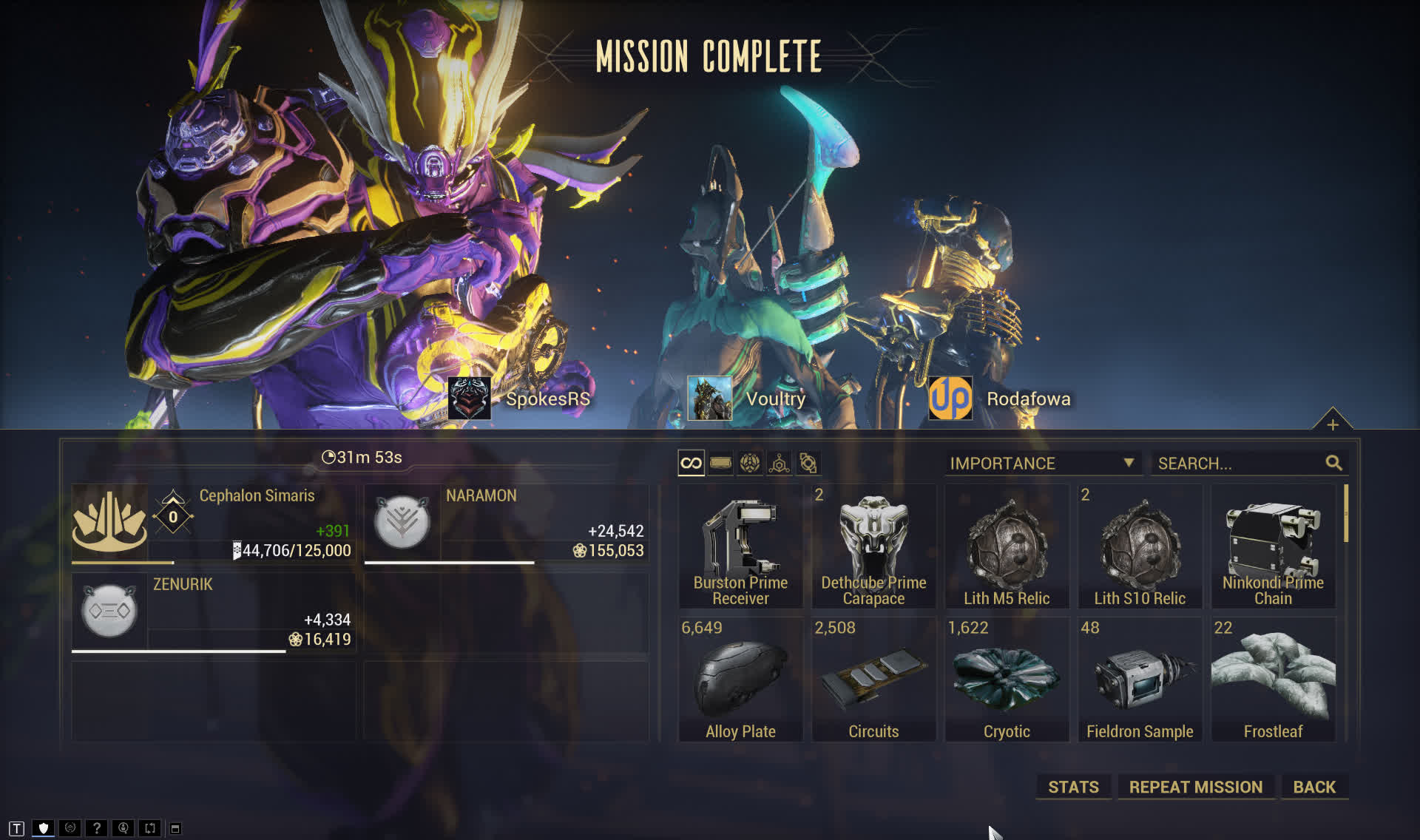Open the IMPORTANCE sort dropdown
This screenshot has width=1420, height=840.
click(1042, 464)
